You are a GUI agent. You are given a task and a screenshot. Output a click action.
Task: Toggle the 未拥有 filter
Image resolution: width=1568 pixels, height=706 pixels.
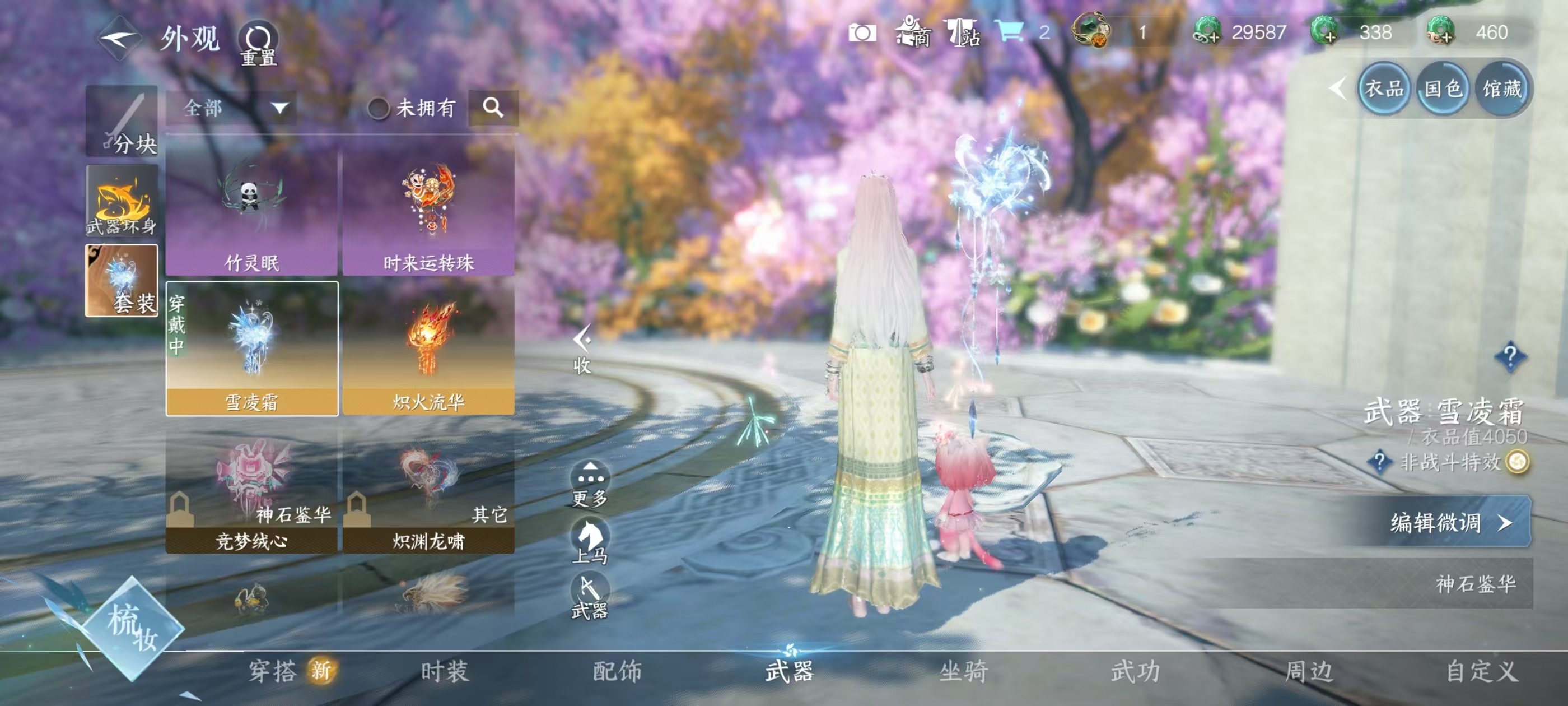click(378, 109)
